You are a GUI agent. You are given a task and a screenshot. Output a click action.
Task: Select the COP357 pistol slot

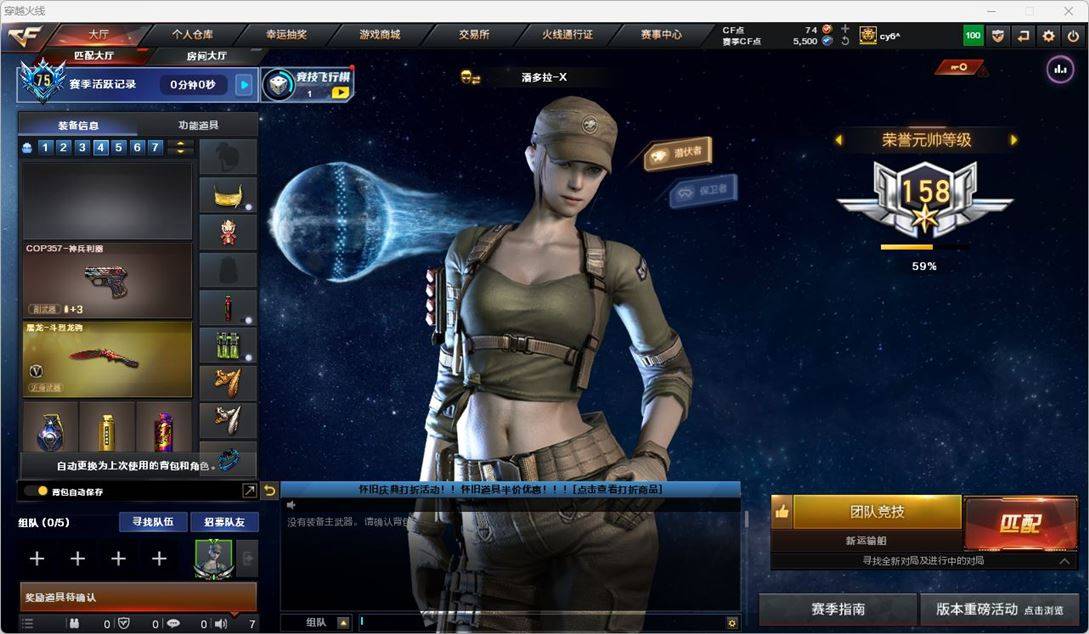[x=106, y=281]
